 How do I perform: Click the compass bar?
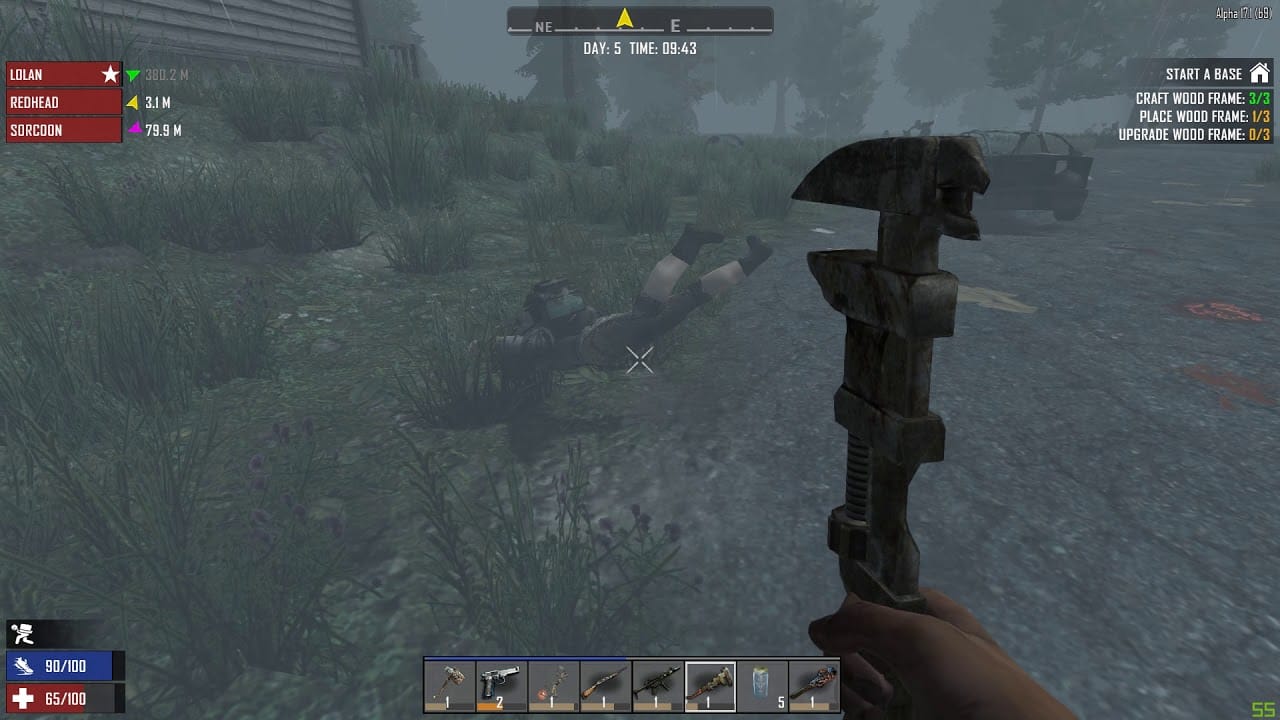click(640, 22)
